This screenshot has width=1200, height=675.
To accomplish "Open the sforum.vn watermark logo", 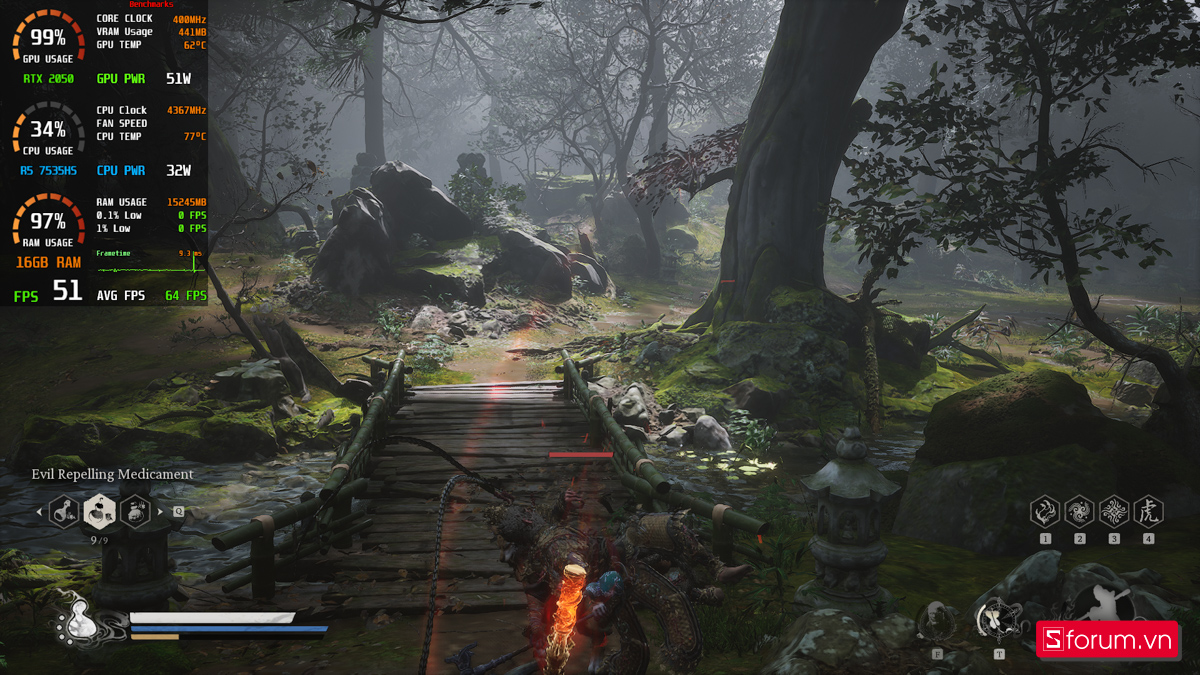I will pyautogui.click(x=1106, y=641).
